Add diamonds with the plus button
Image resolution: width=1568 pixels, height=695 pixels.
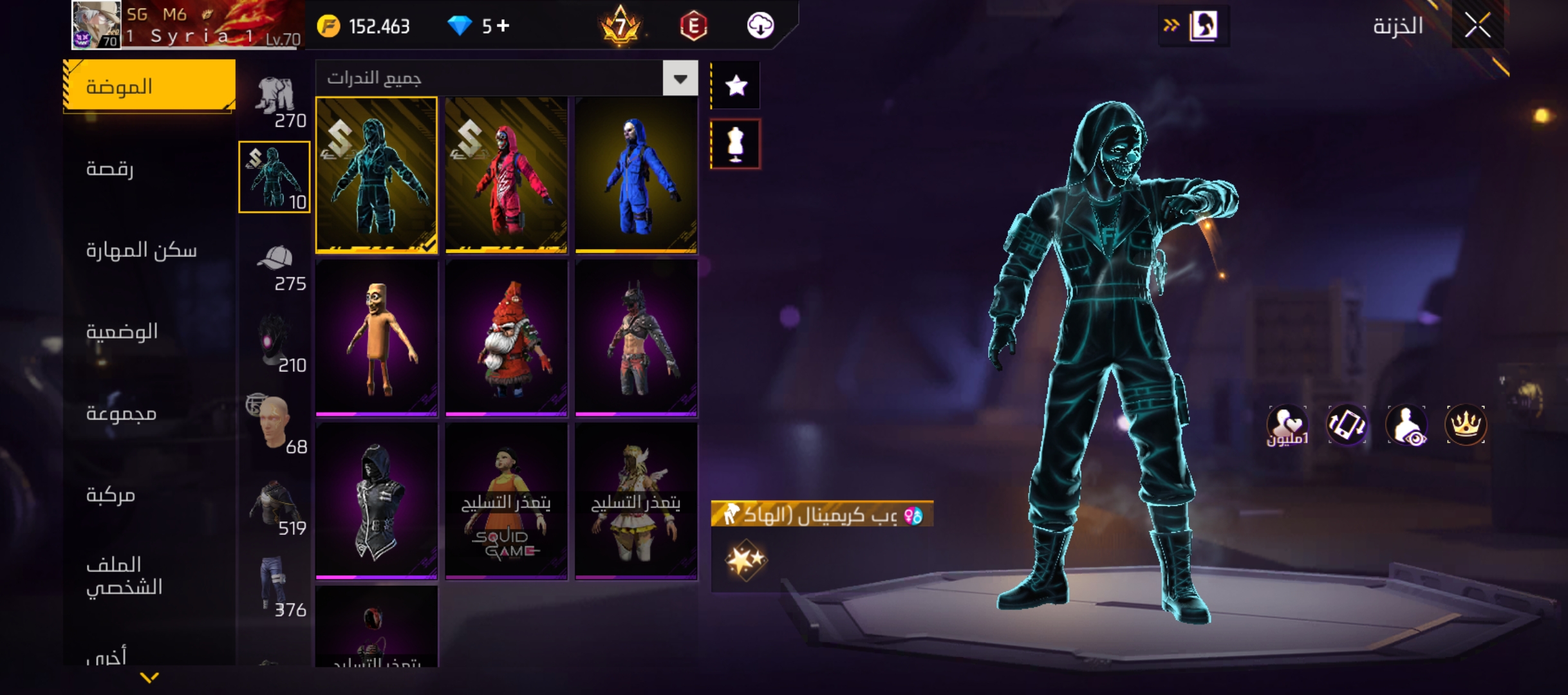(x=503, y=26)
